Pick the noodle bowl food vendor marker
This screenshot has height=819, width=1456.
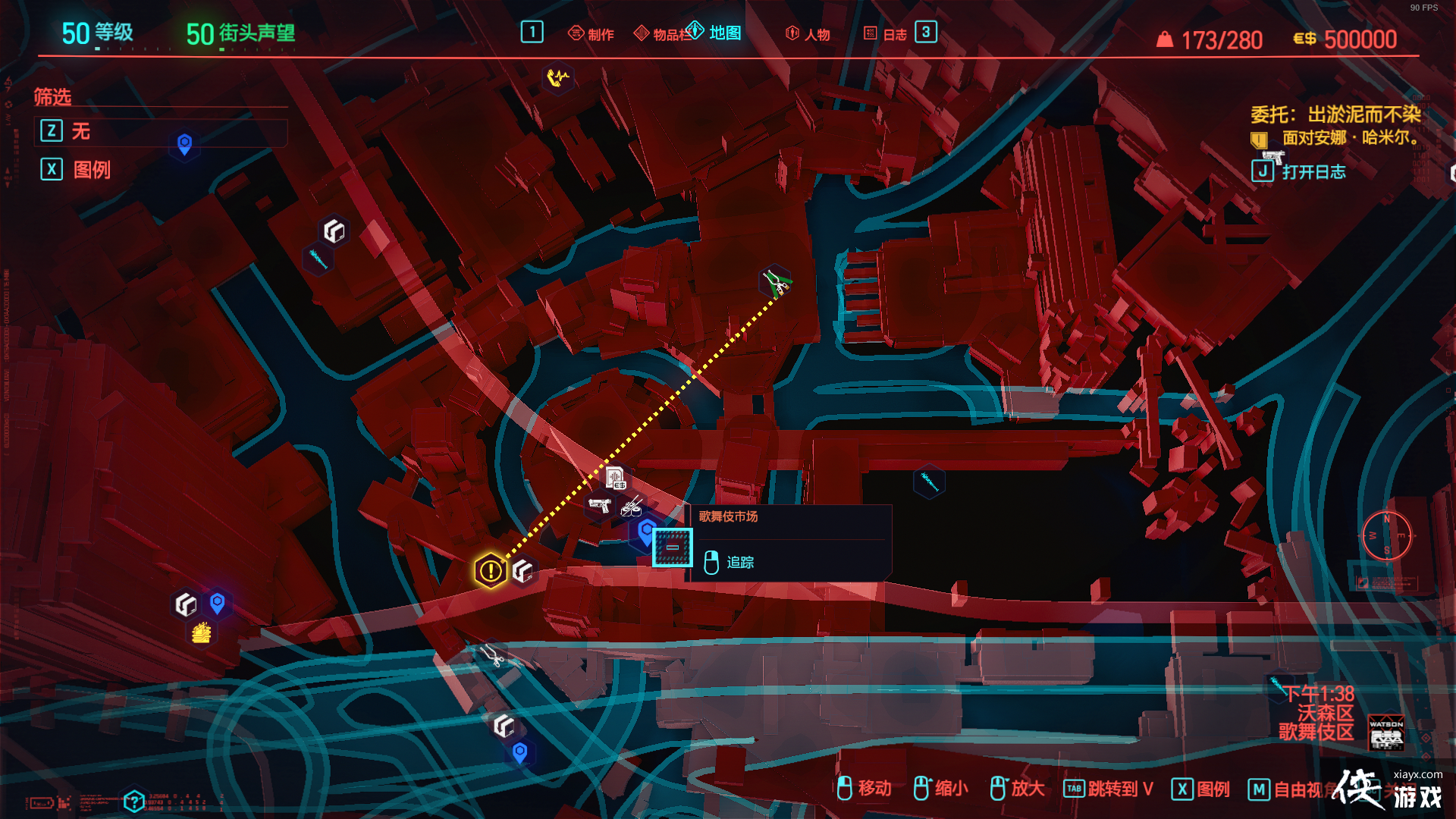click(x=632, y=507)
